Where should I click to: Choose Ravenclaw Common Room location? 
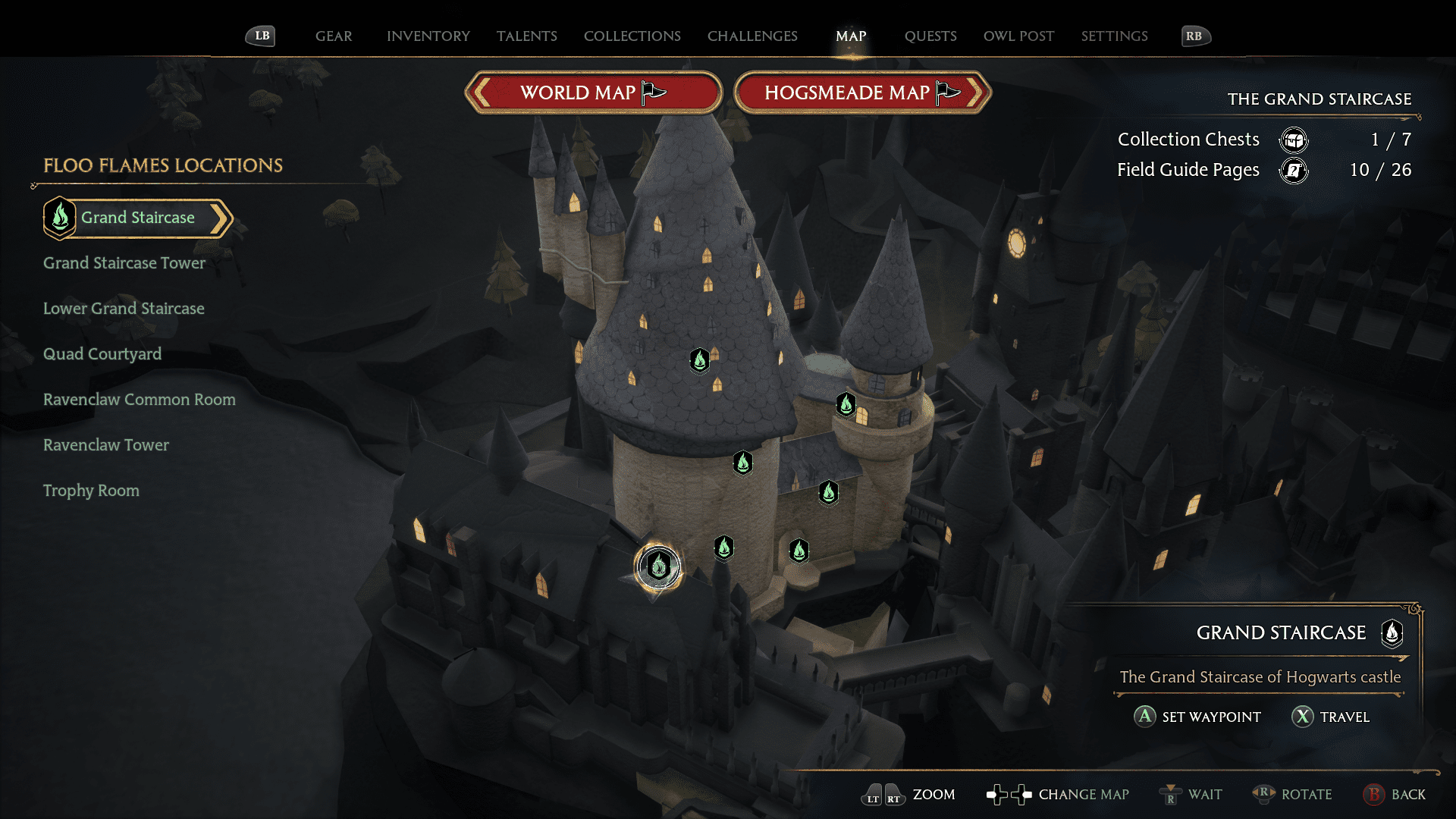pos(140,400)
